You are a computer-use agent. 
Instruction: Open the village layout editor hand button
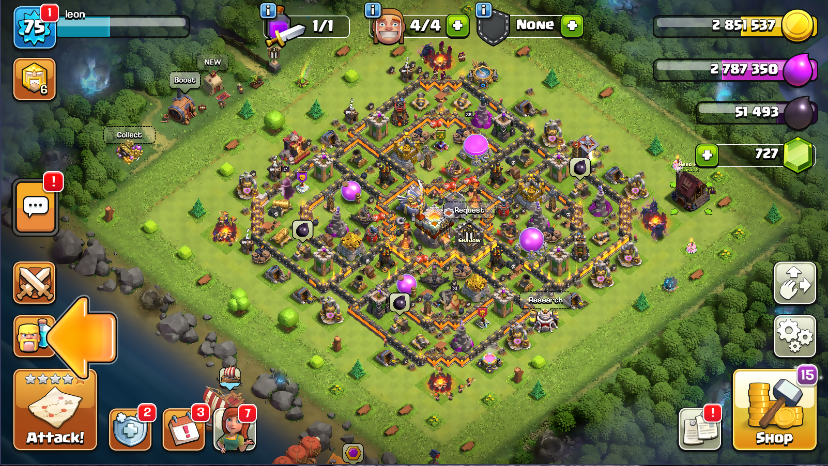pos(794,283)
